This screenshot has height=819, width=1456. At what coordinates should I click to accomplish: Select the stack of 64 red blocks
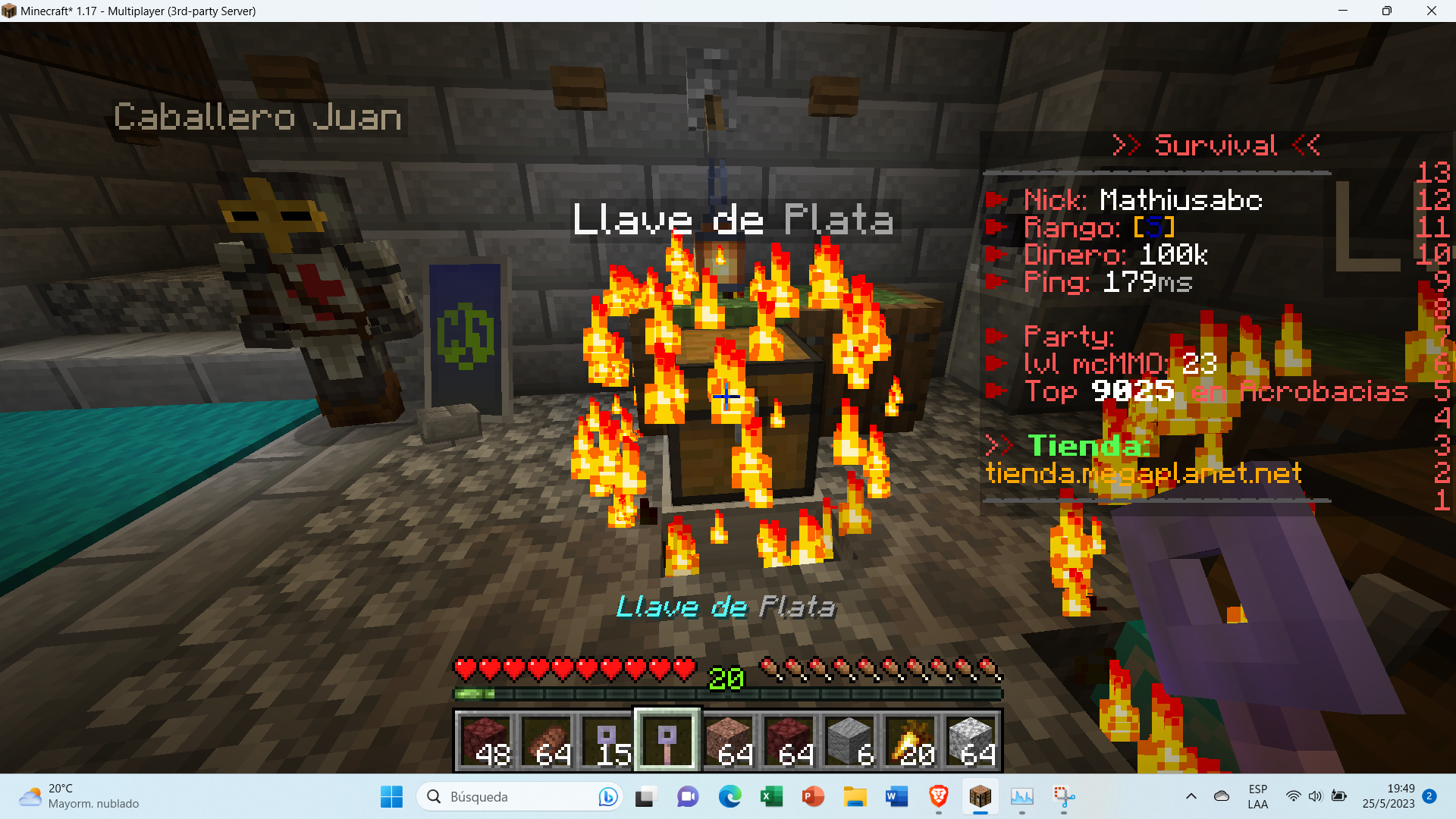(789, 740)
